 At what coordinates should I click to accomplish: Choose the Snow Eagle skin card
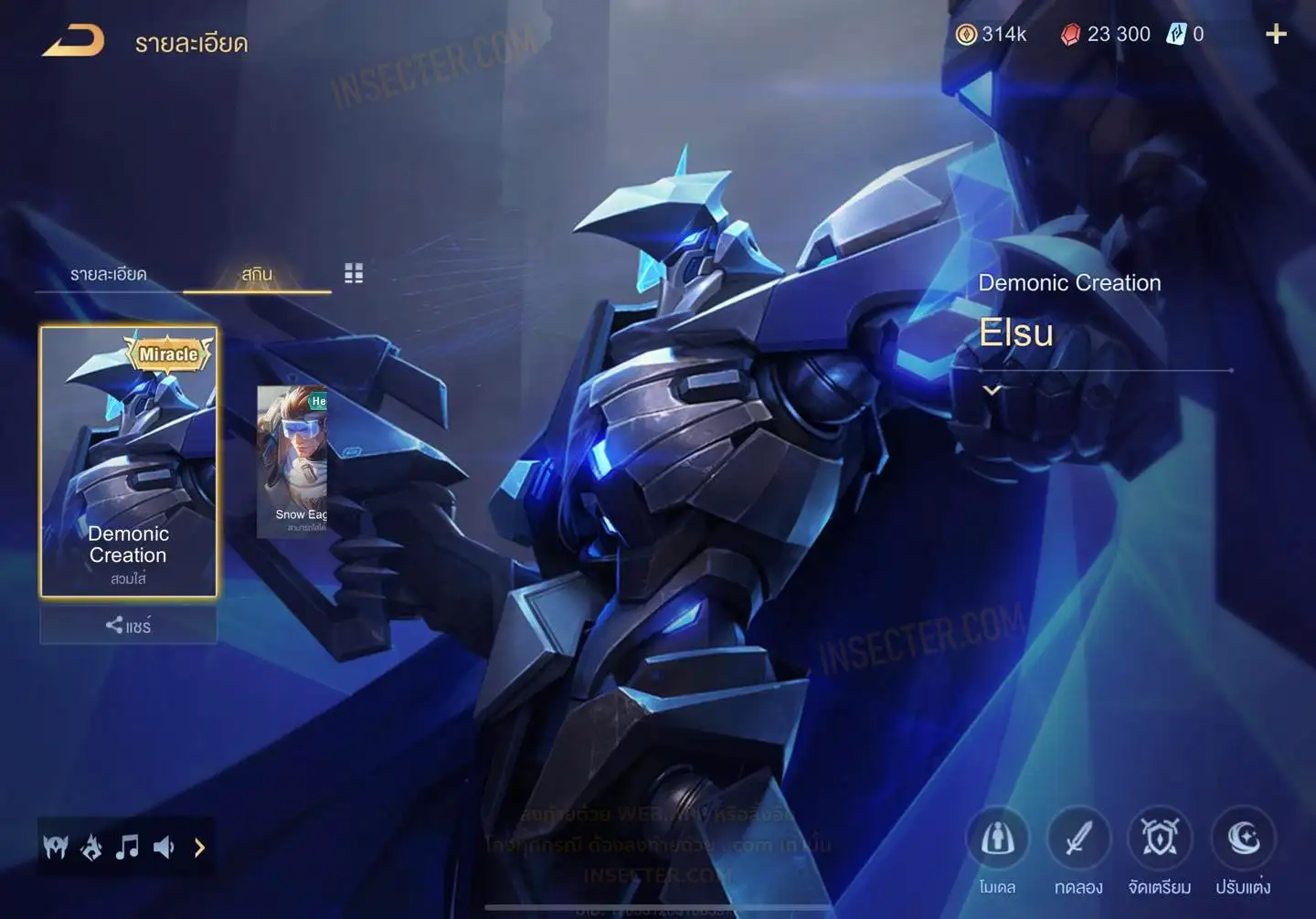(292, 461)
